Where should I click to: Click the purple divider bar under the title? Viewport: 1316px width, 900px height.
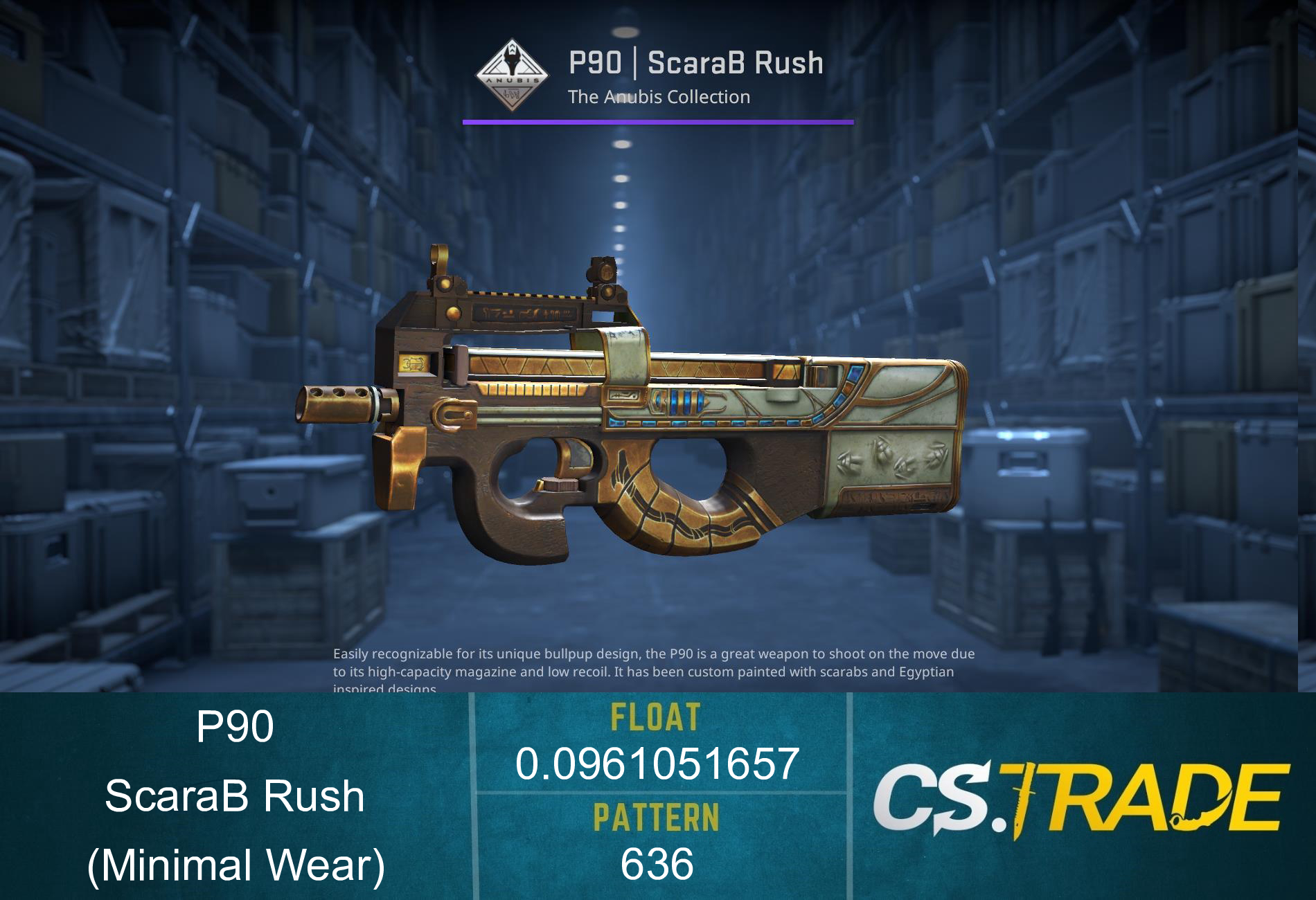(x=657, y=123)
